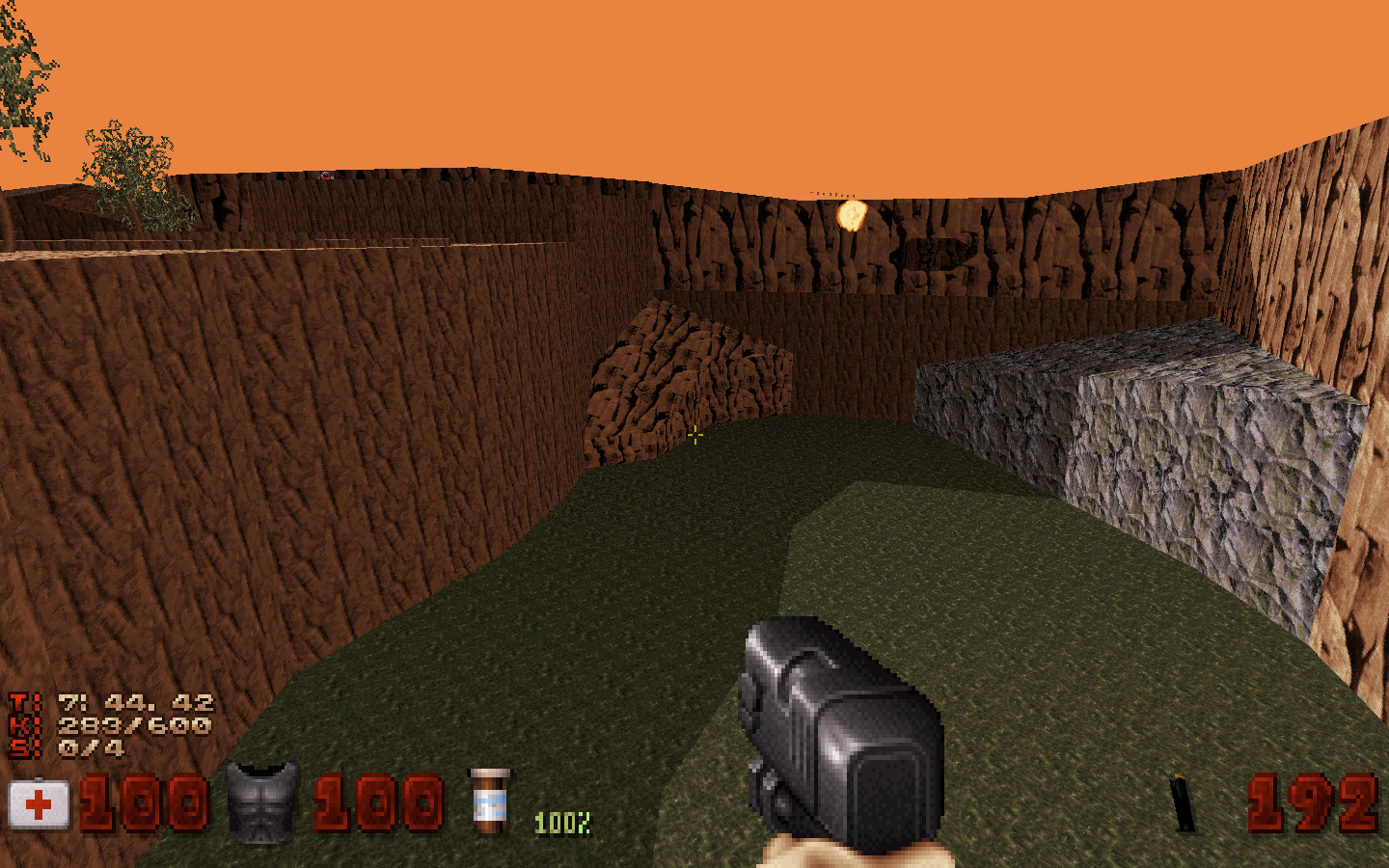Viewport: 1389px width, 868px height.
Task: Select the armor vest icon
Action: coord(260,800)
